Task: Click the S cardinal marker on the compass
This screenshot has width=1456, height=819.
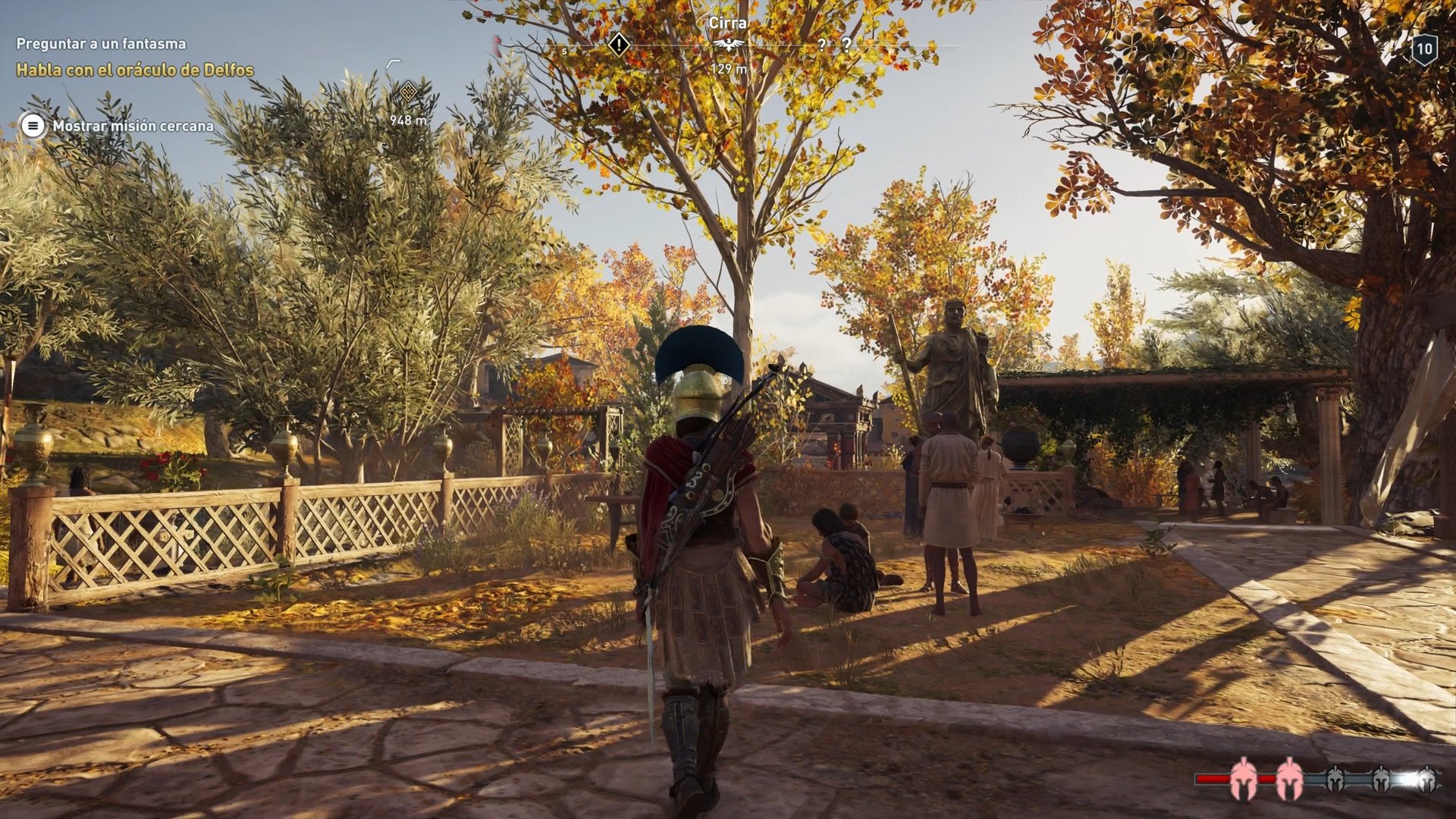Action: click(564, 49)
